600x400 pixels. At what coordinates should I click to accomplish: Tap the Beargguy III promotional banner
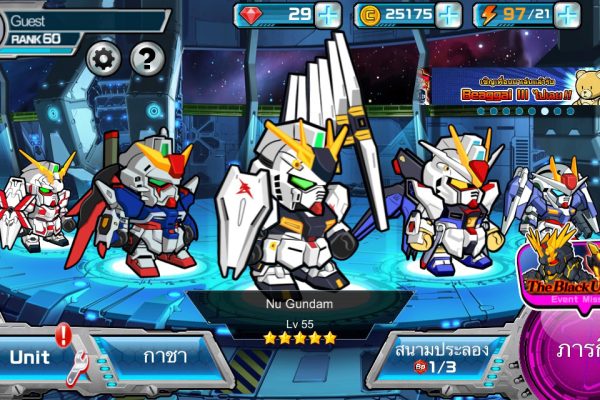click(x=510, y=90)
